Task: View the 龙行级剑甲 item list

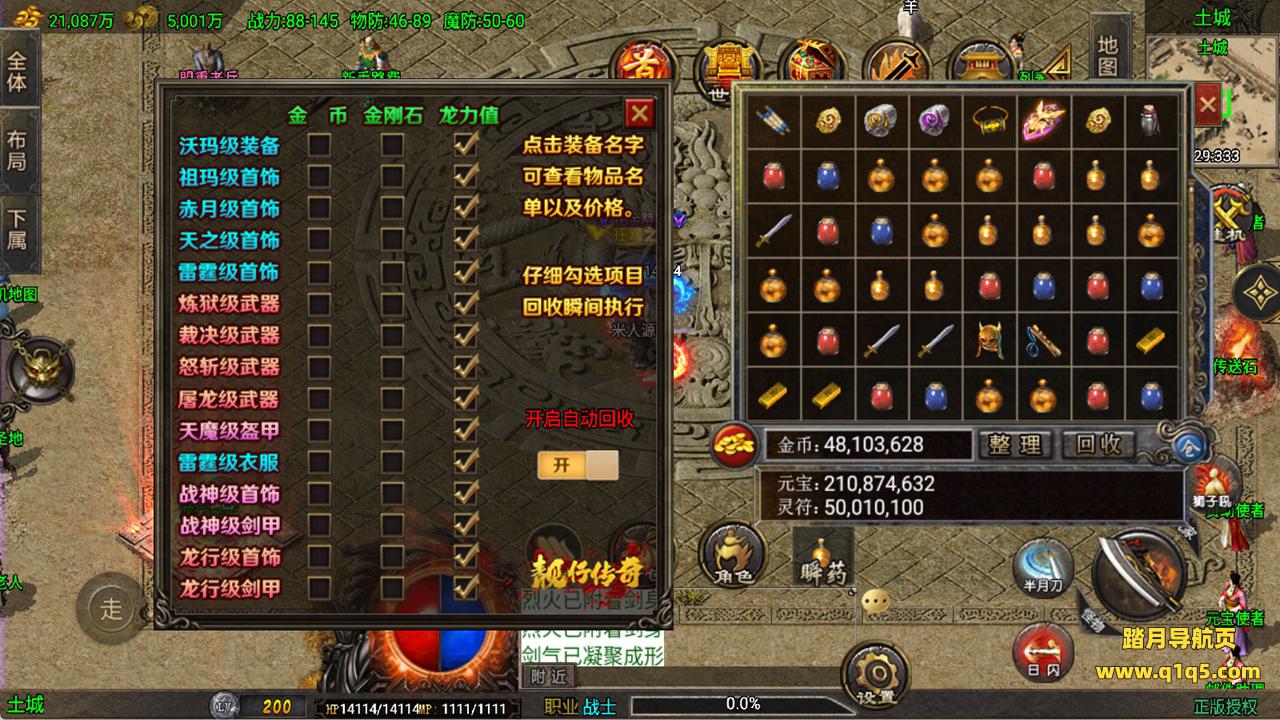Action: 229,589
